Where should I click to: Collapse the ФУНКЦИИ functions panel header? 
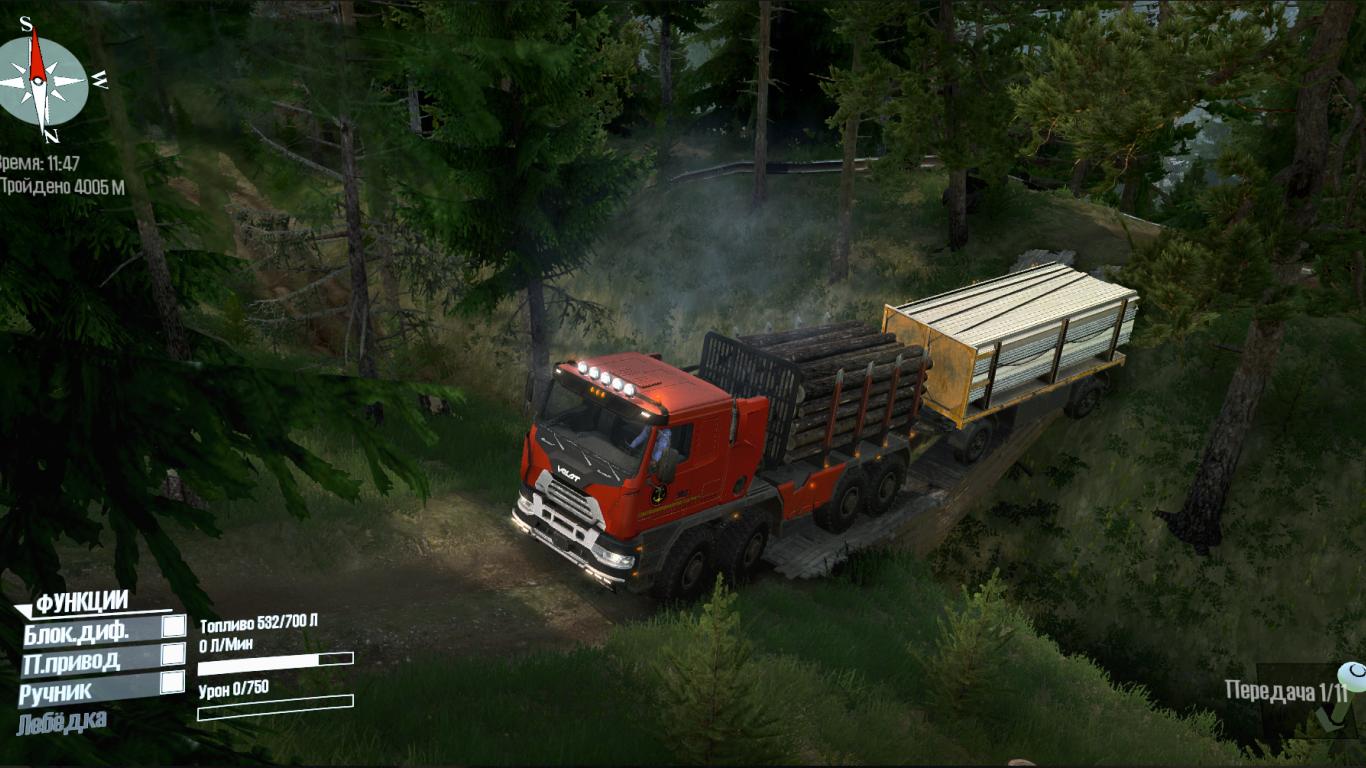(x=80, y=601)
